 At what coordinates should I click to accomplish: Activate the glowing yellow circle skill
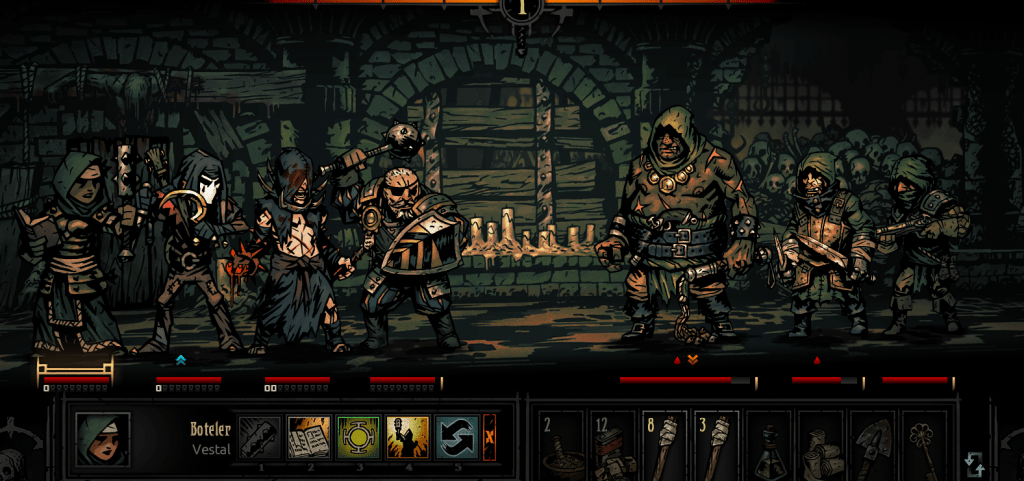click(358, 438)
